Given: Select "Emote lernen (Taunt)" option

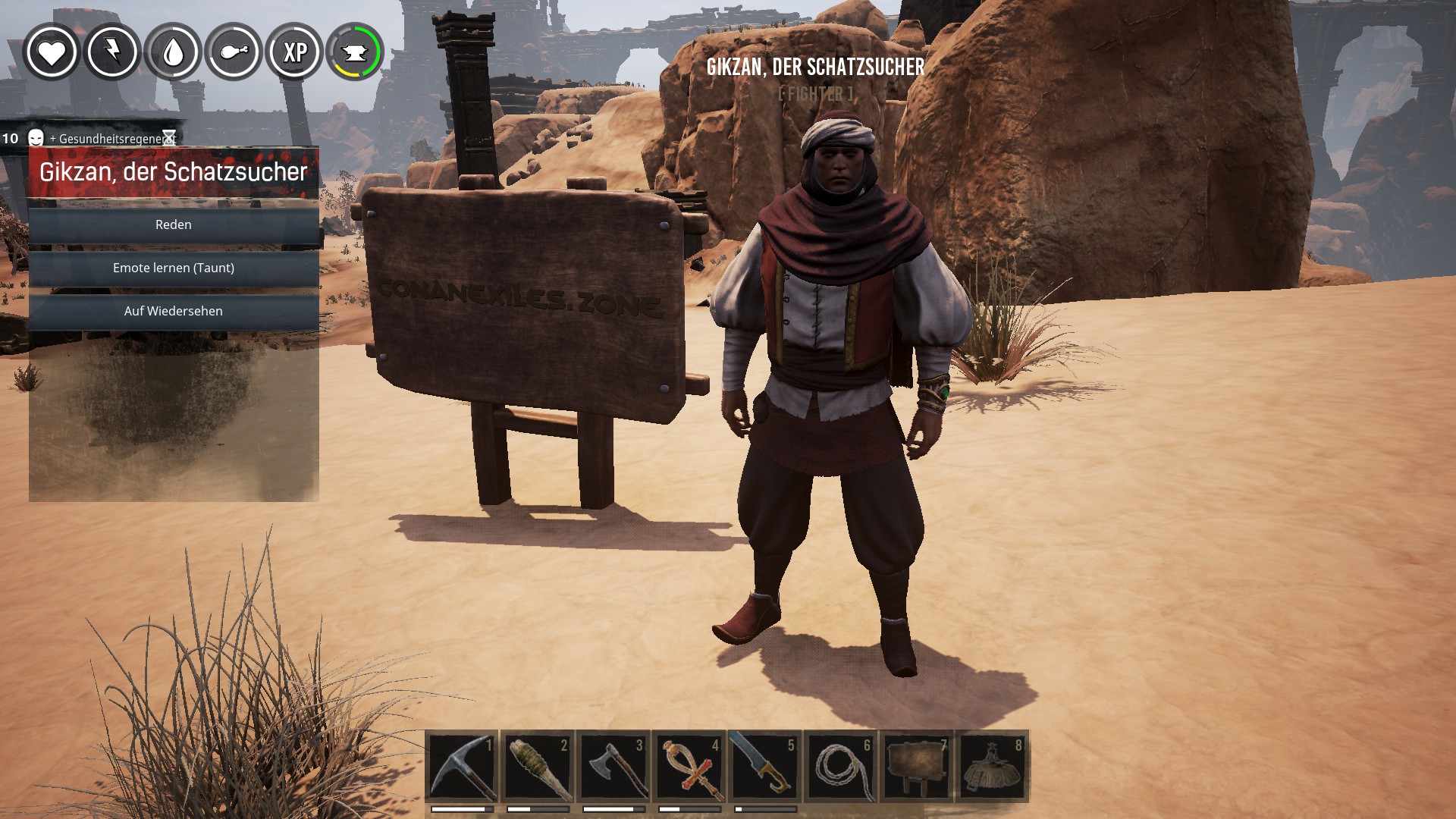Looking at the screenshot, I should pyautogui.click(x=174, y=268).
